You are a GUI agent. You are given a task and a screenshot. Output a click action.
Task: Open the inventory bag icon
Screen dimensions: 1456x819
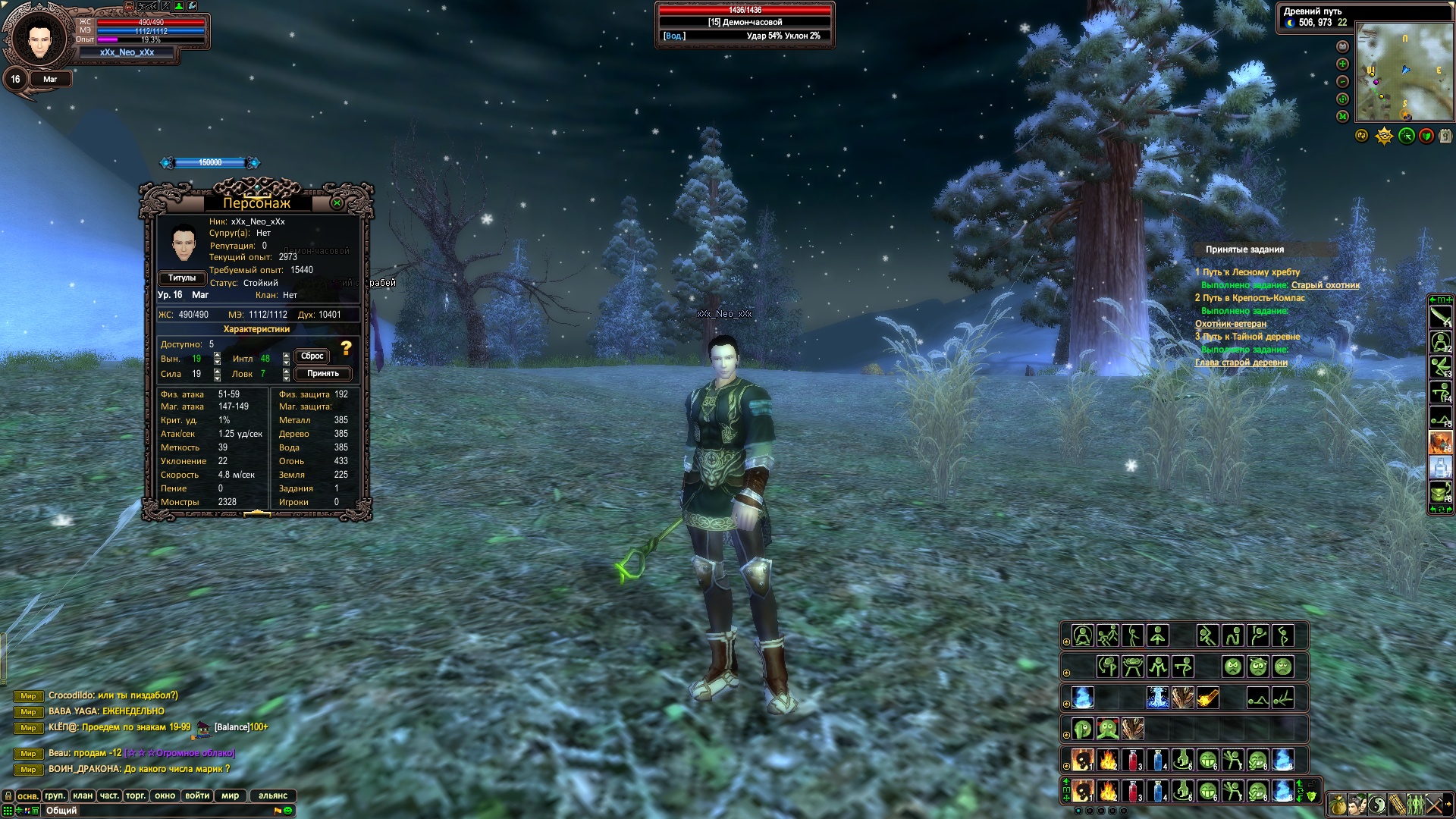(x=1338, y=804)
